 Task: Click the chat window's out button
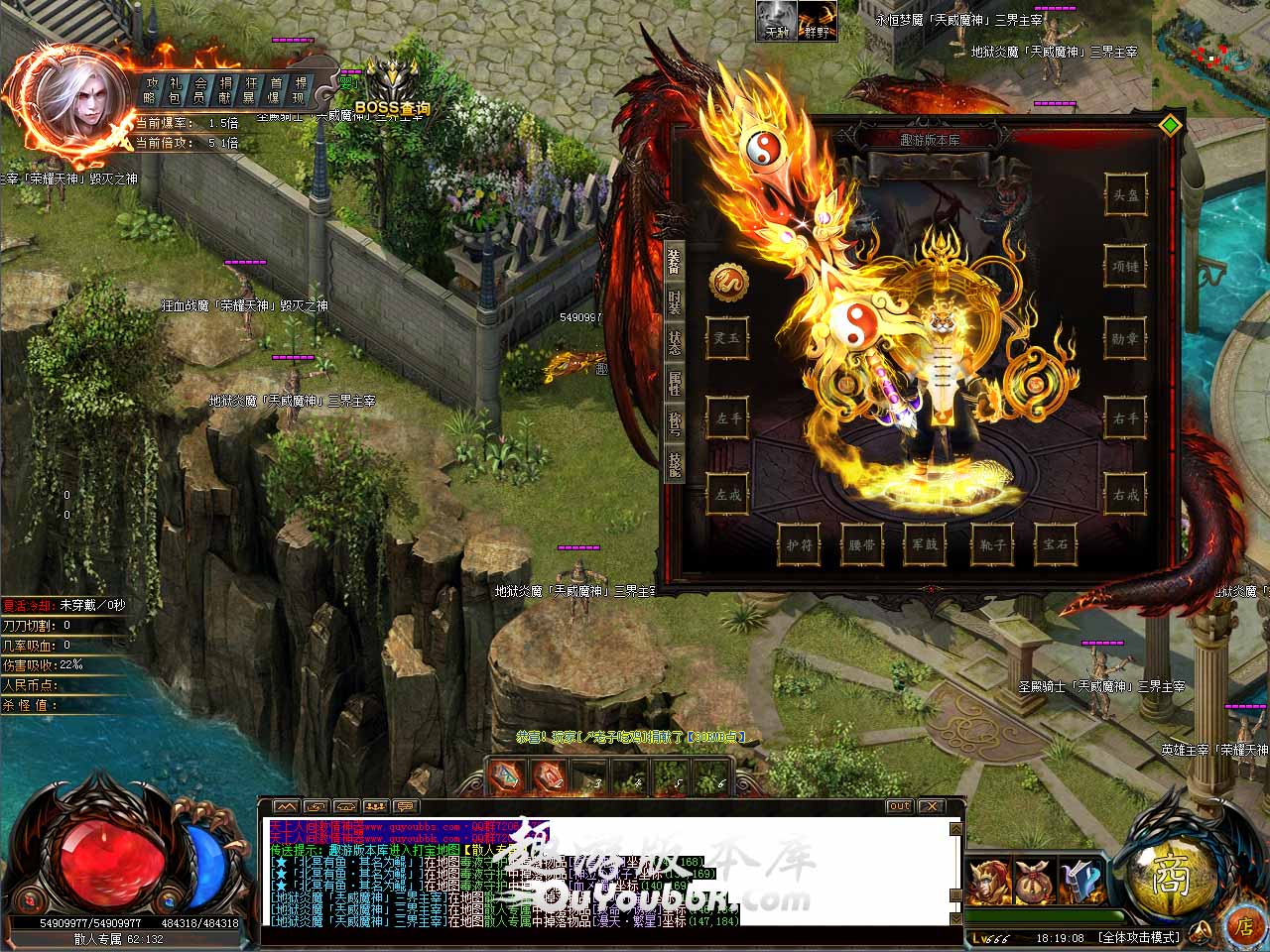(x=899, y=806)
